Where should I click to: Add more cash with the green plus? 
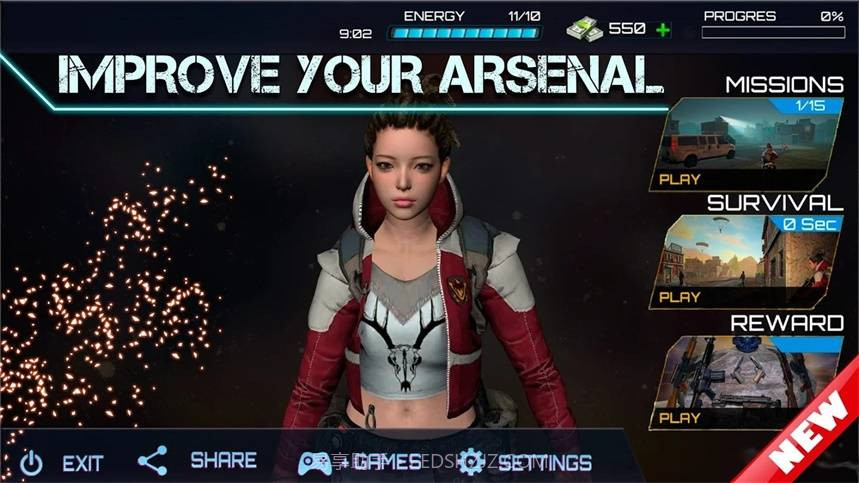[x=663, y=29]
